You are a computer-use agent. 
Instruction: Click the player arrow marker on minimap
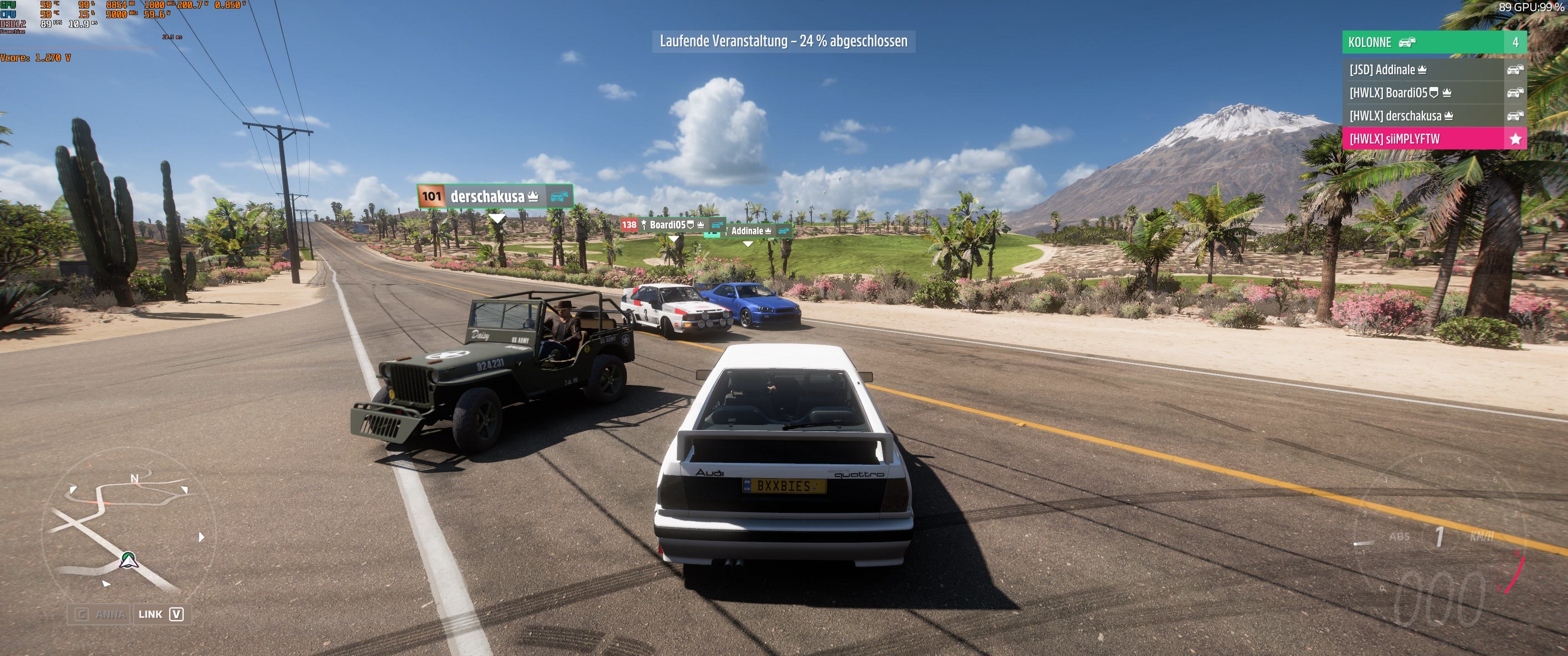click(x=128, y=559)
